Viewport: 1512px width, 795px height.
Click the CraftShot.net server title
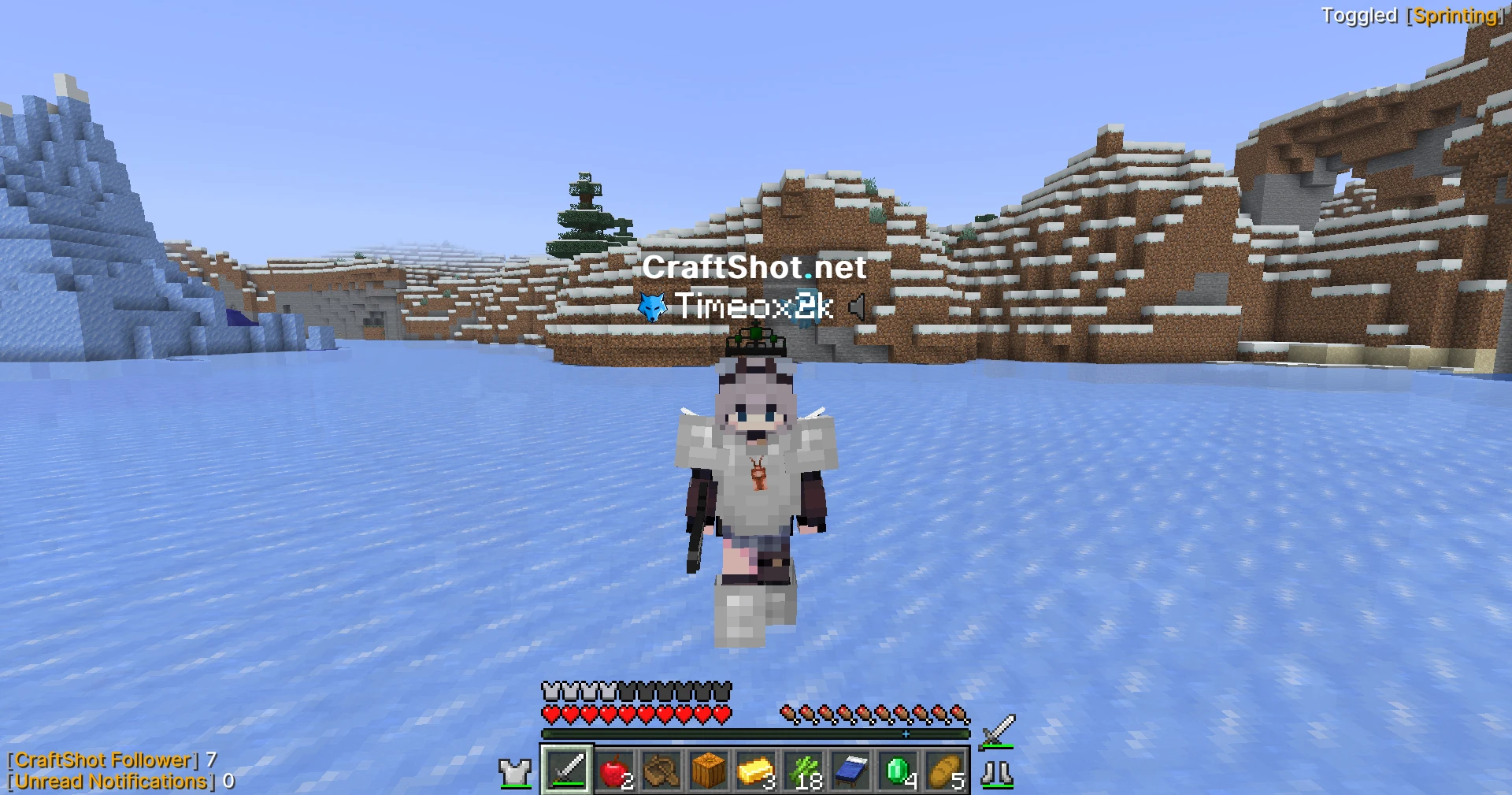pos(754,269)
